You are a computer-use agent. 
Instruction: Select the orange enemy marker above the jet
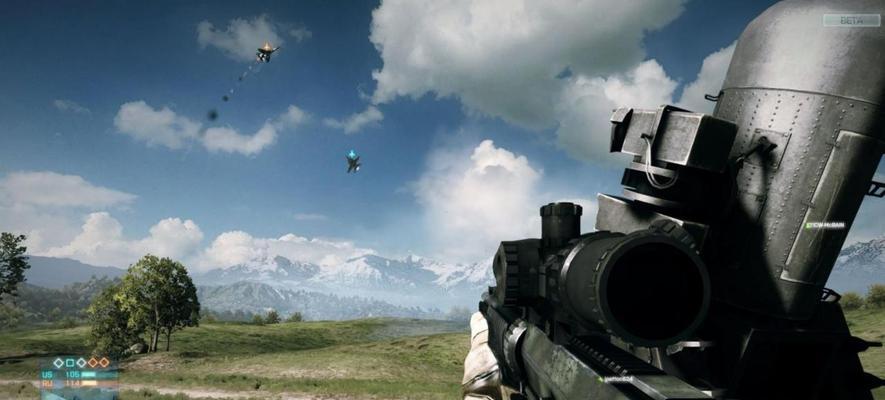click(x=266, y=45)
